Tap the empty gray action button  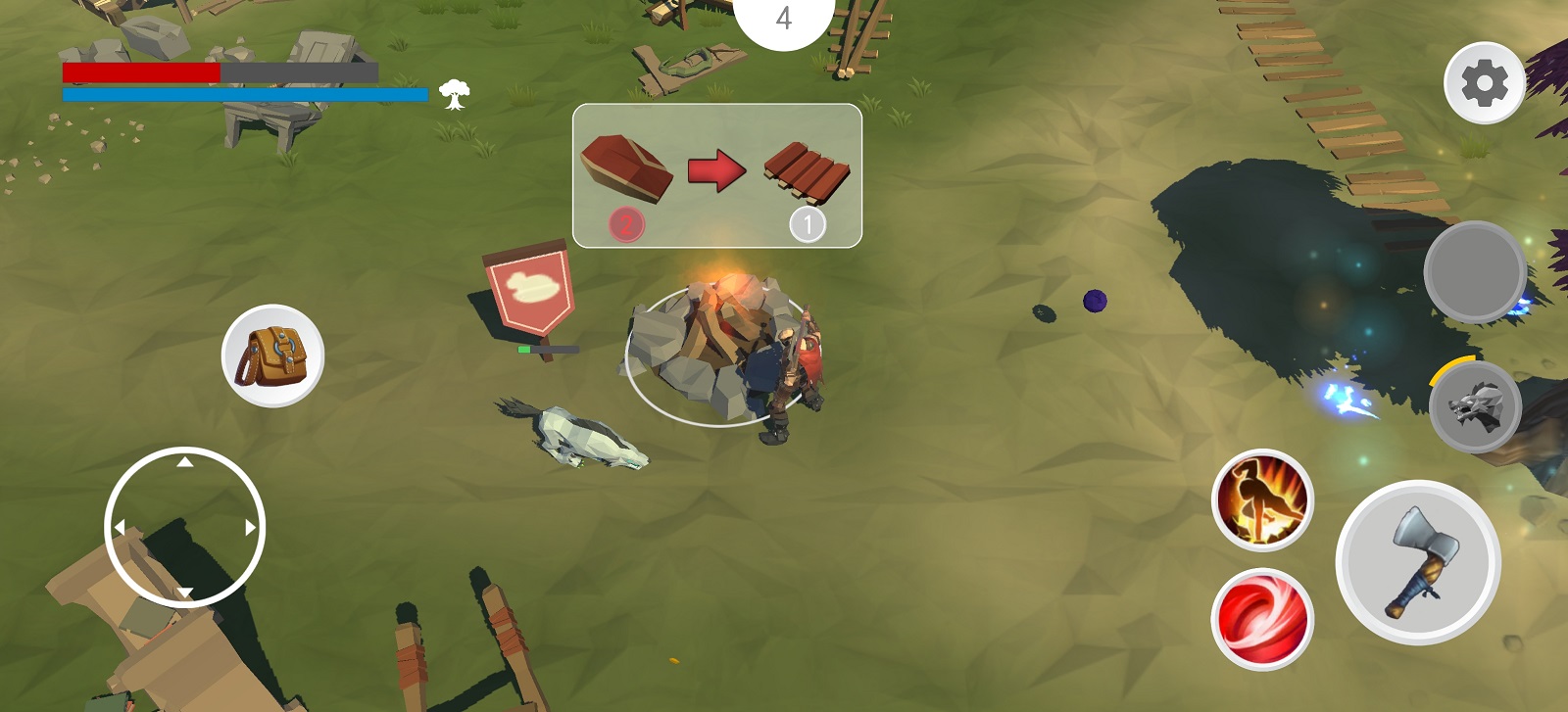tap(1474, 271)
